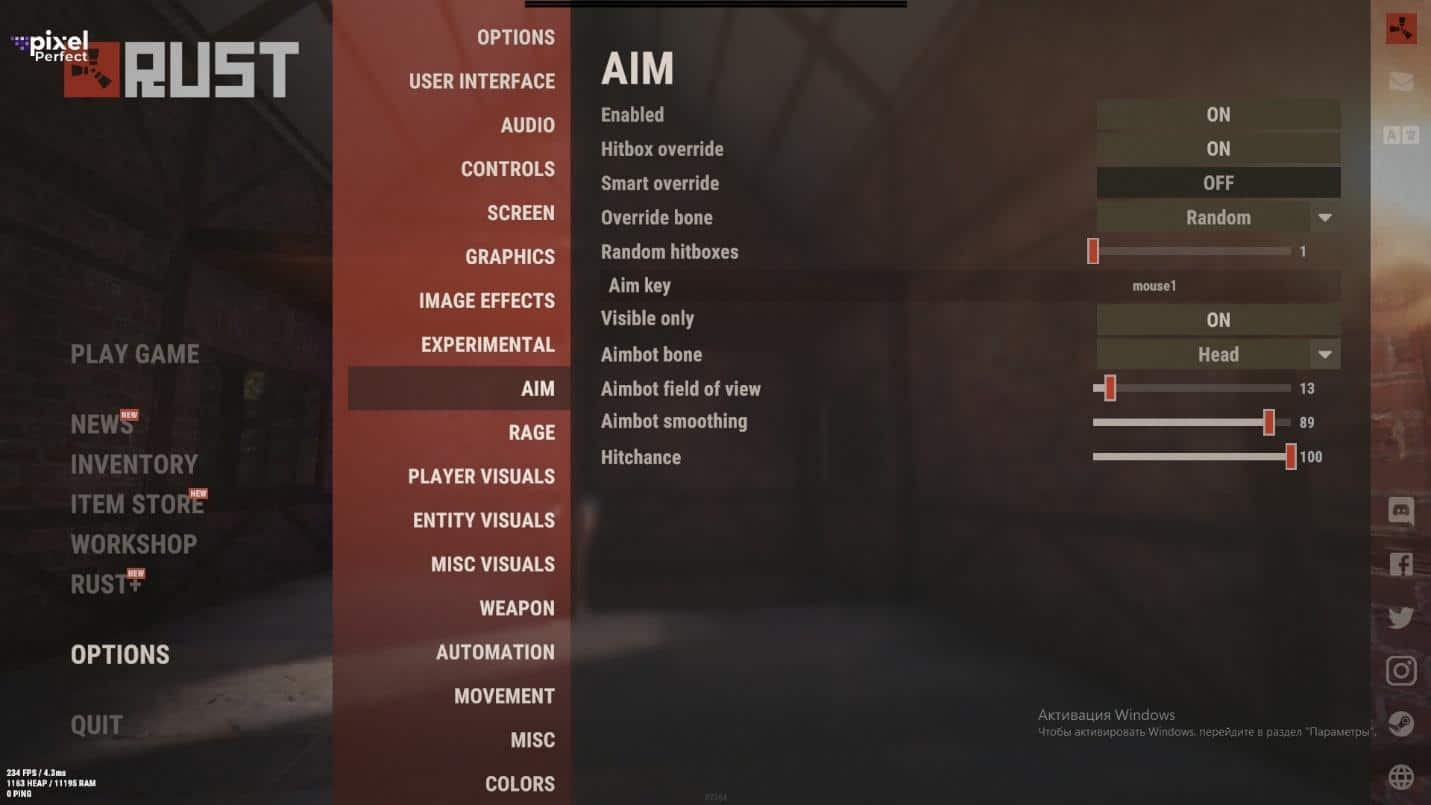The image size is (1431, 805).
Task: Toggle Hitbox override off
Action: (x=1217, y=148)
